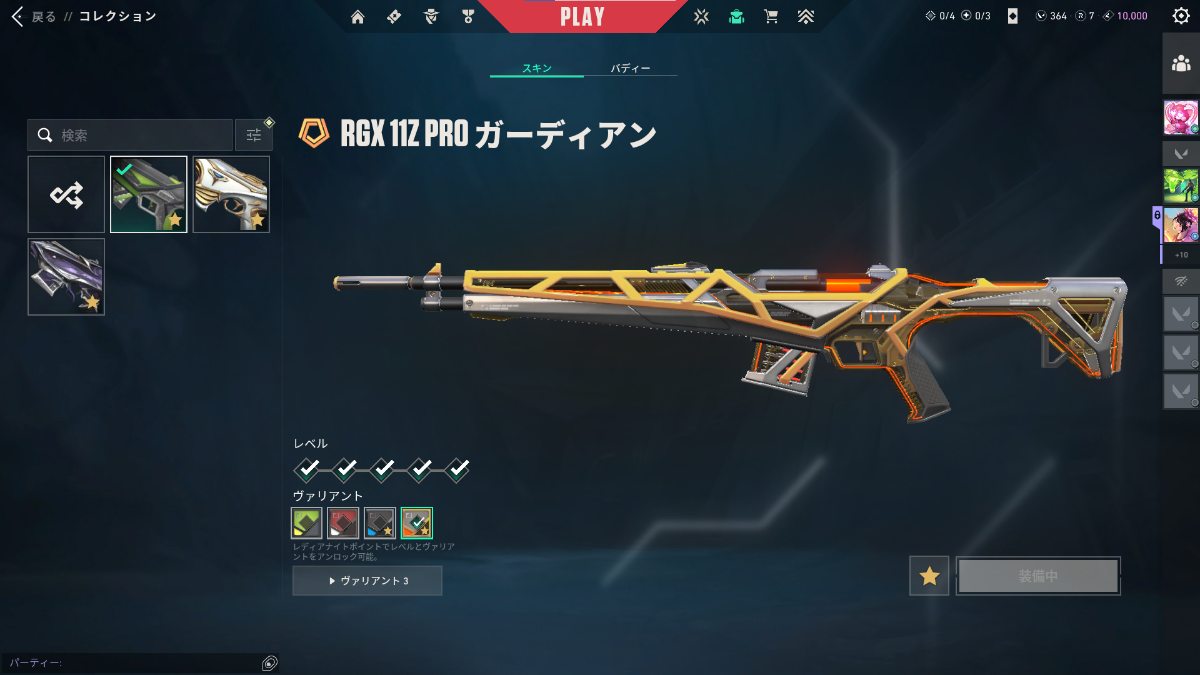Pick the purple Guardian skin thumbnail
The image size is (1200, 675).
(66, 277)
